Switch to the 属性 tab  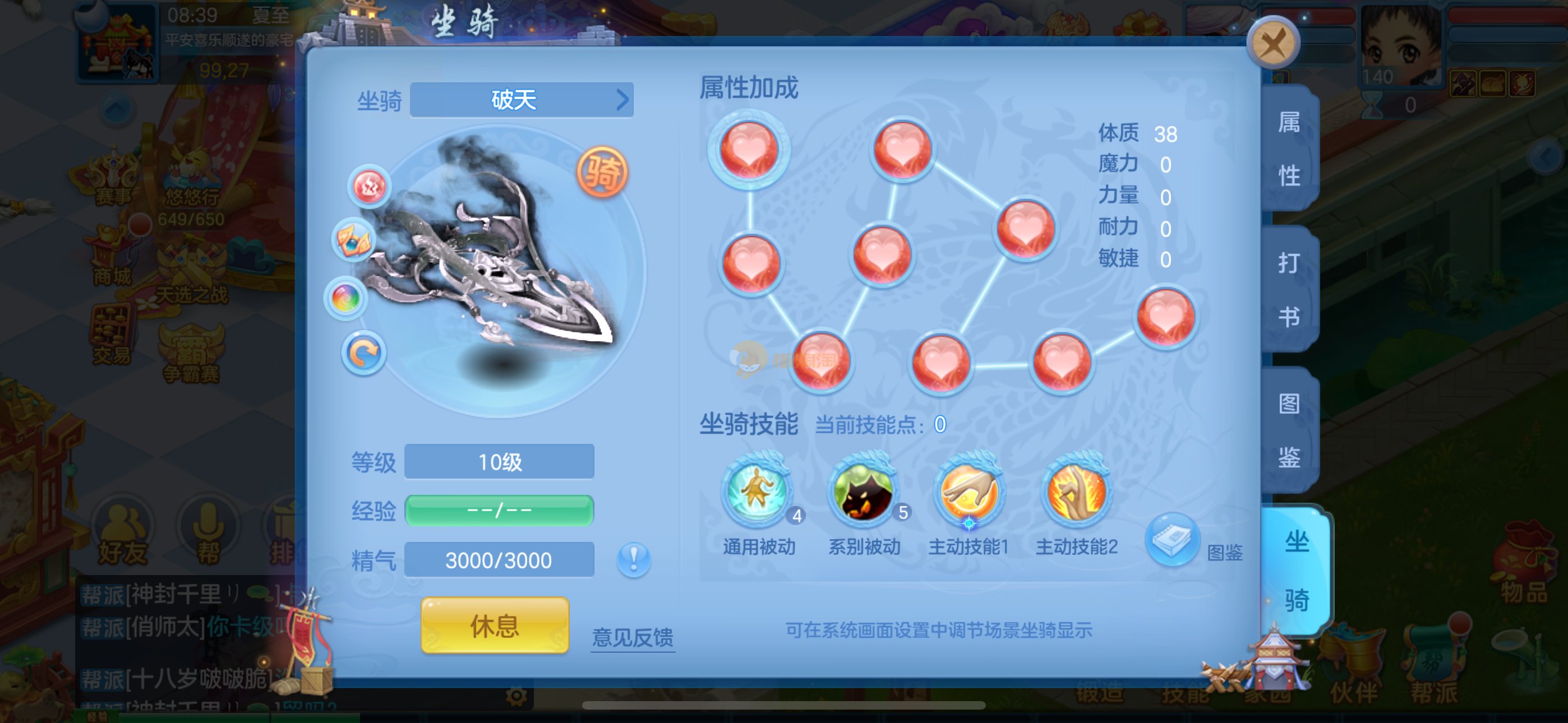point(1289,149)
